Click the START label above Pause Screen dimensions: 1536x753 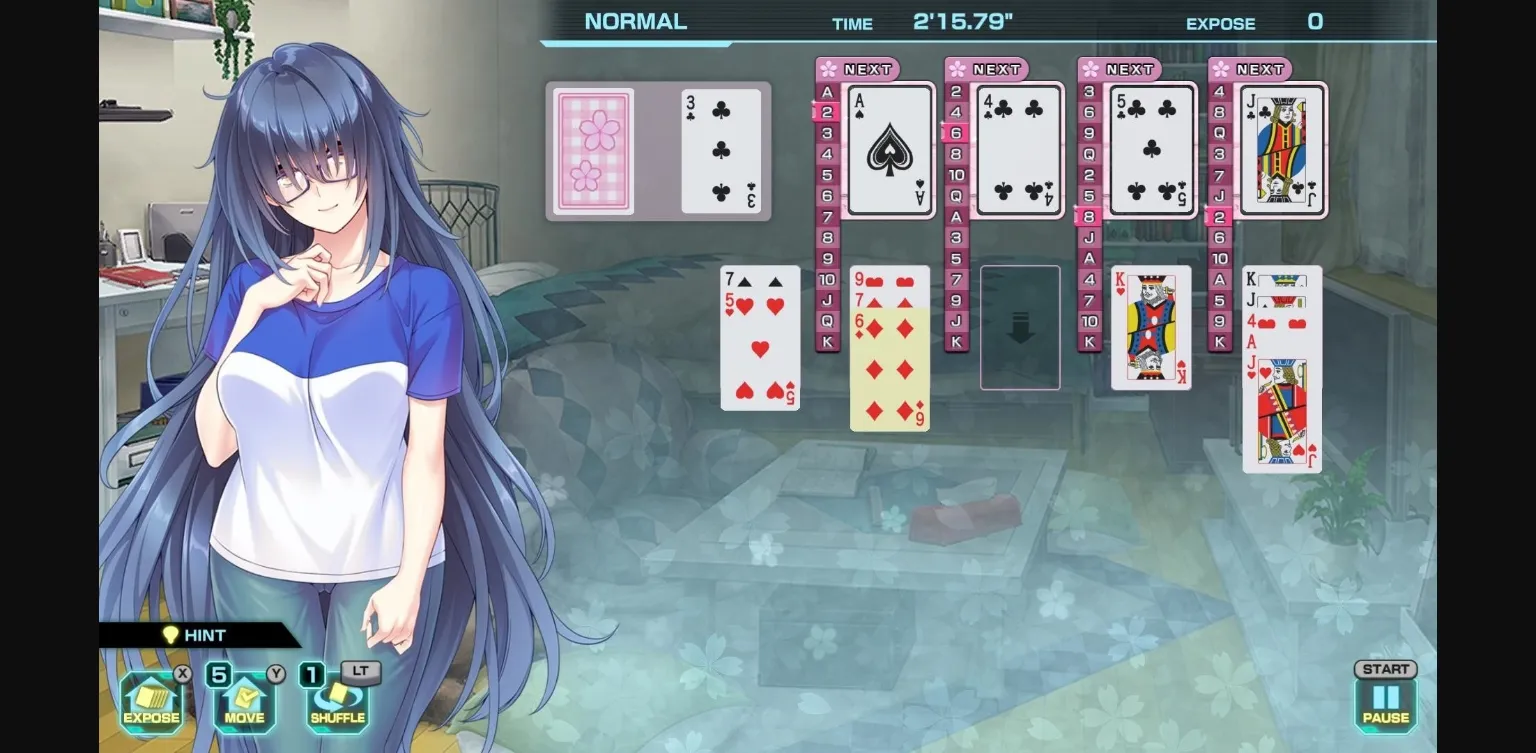click(1384, 669)
